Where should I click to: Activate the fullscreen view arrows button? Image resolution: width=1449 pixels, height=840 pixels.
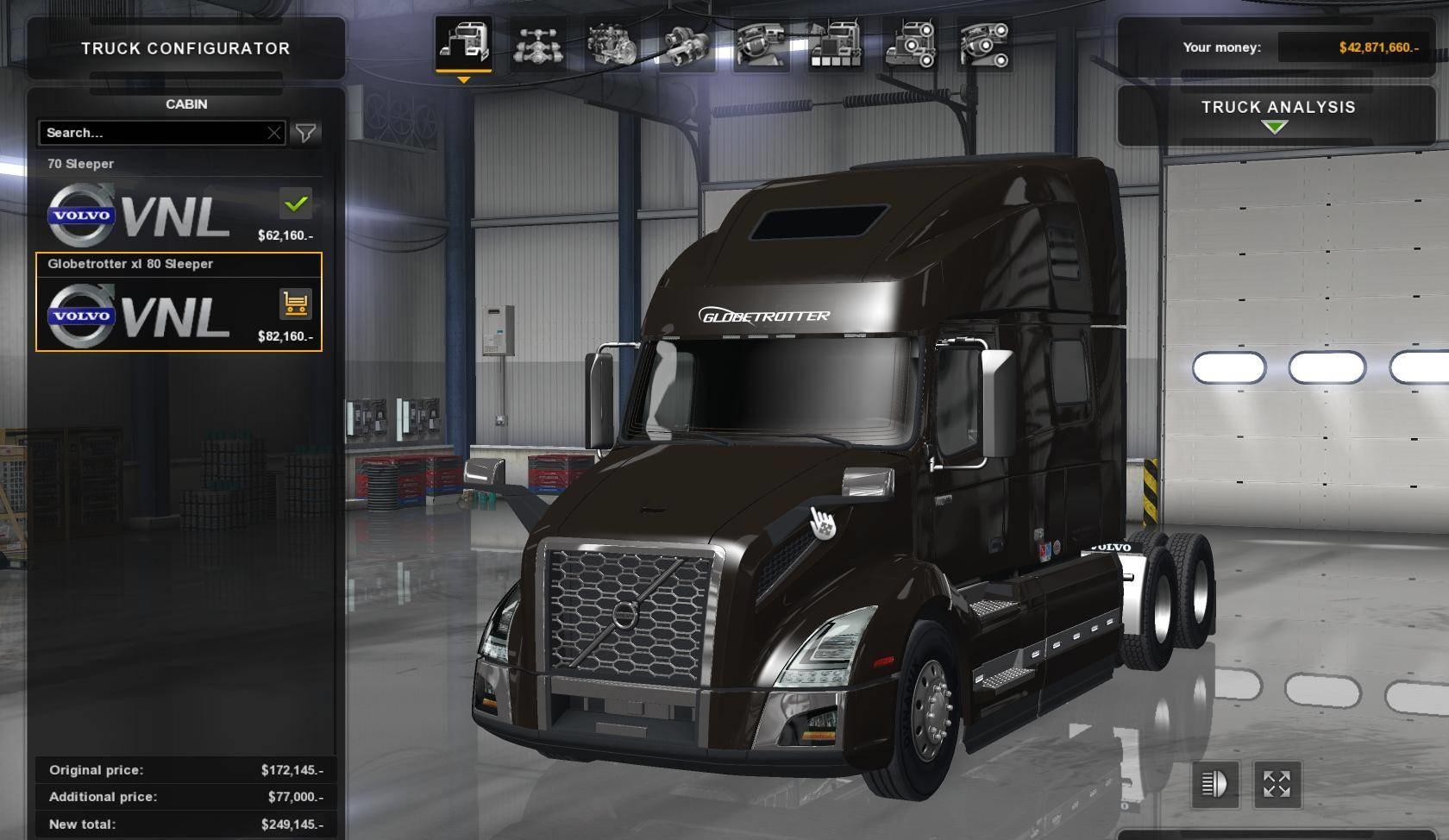[x=1276, y=784]
